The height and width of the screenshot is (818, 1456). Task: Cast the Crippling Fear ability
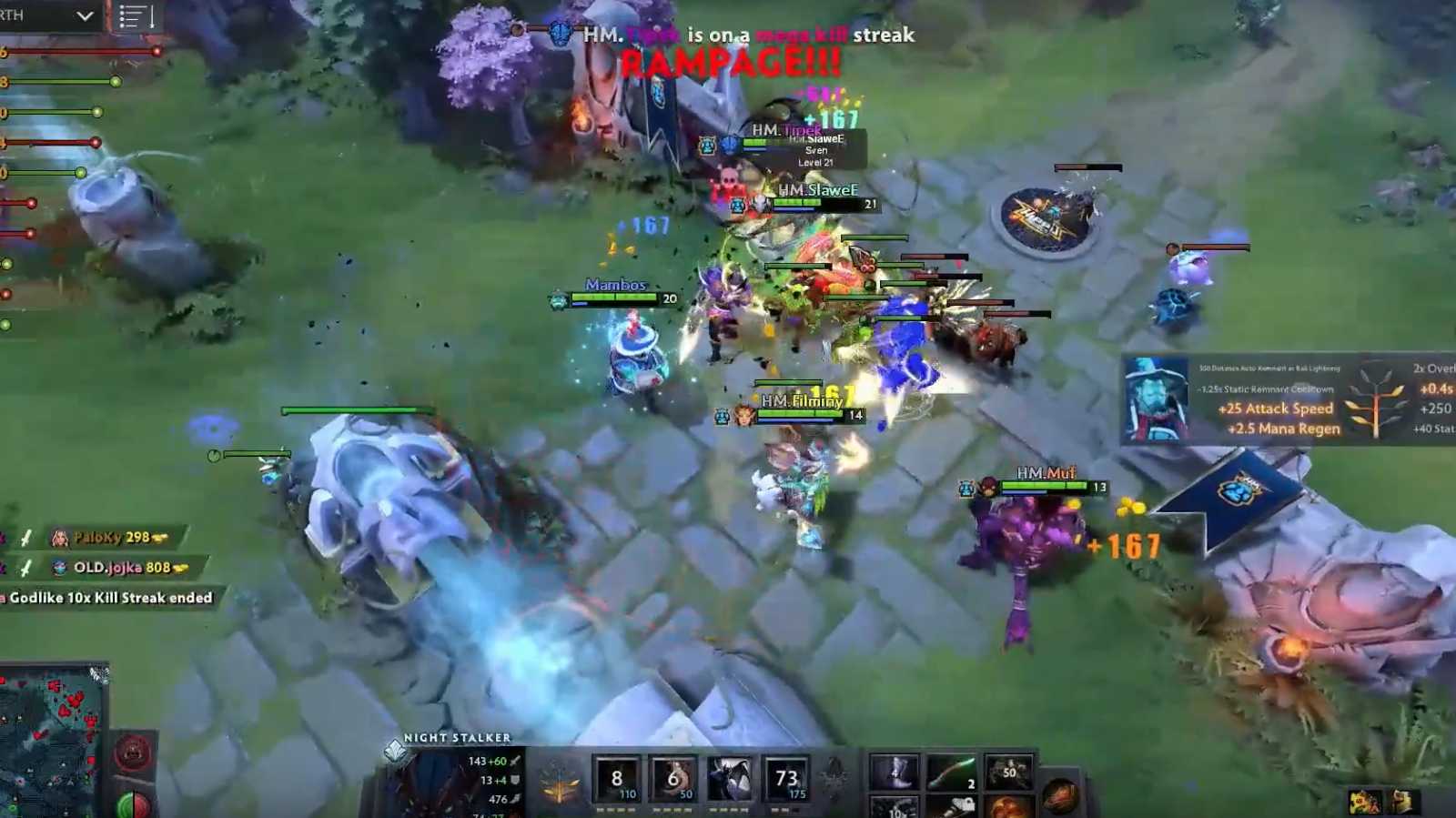(673, 778)
